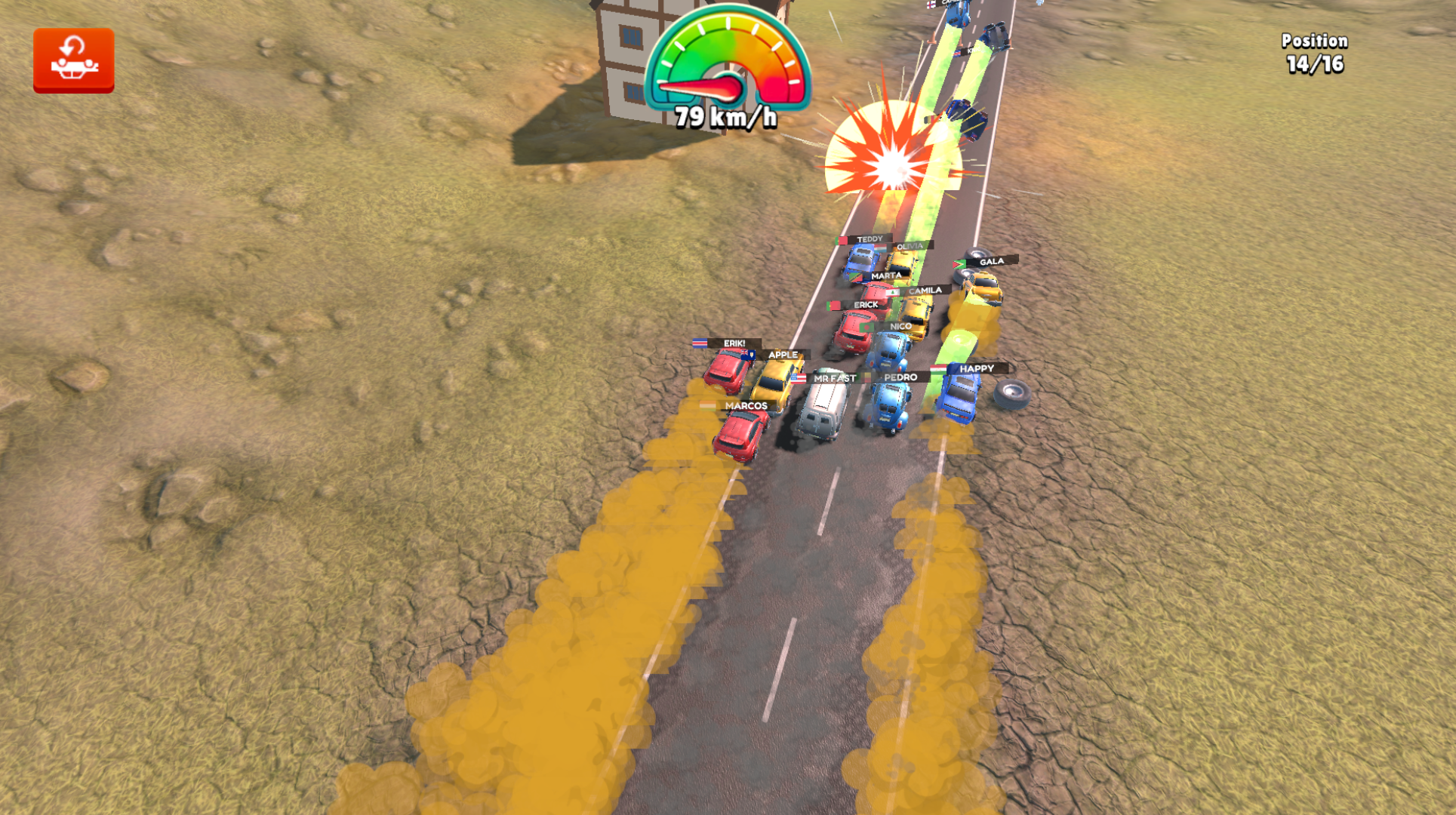Select the USA flag near MR FAST
This screenshot has width=1456, height=815.
tap(798, 378)
